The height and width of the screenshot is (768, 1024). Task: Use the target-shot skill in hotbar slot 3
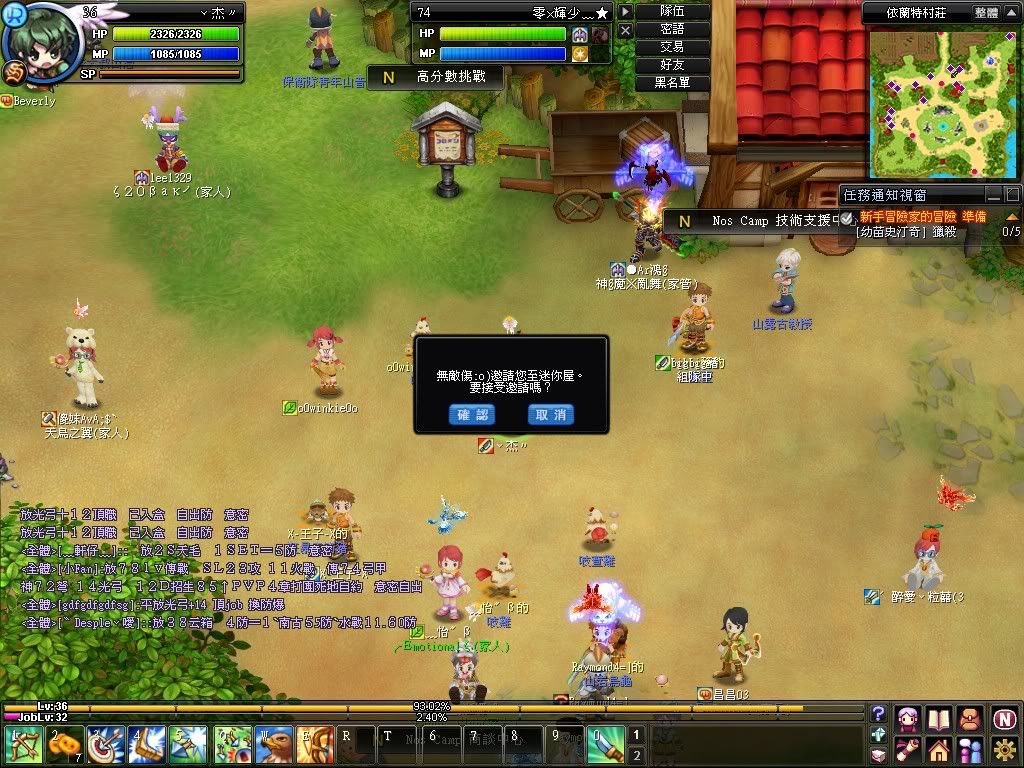coord(104,745)
